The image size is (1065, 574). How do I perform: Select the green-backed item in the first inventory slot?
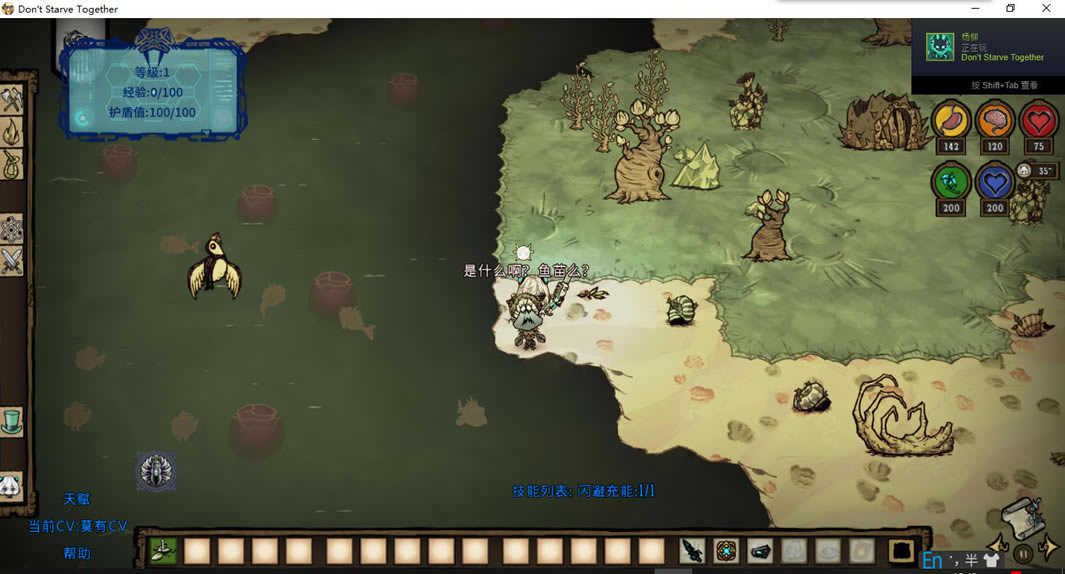coord(164,550)
